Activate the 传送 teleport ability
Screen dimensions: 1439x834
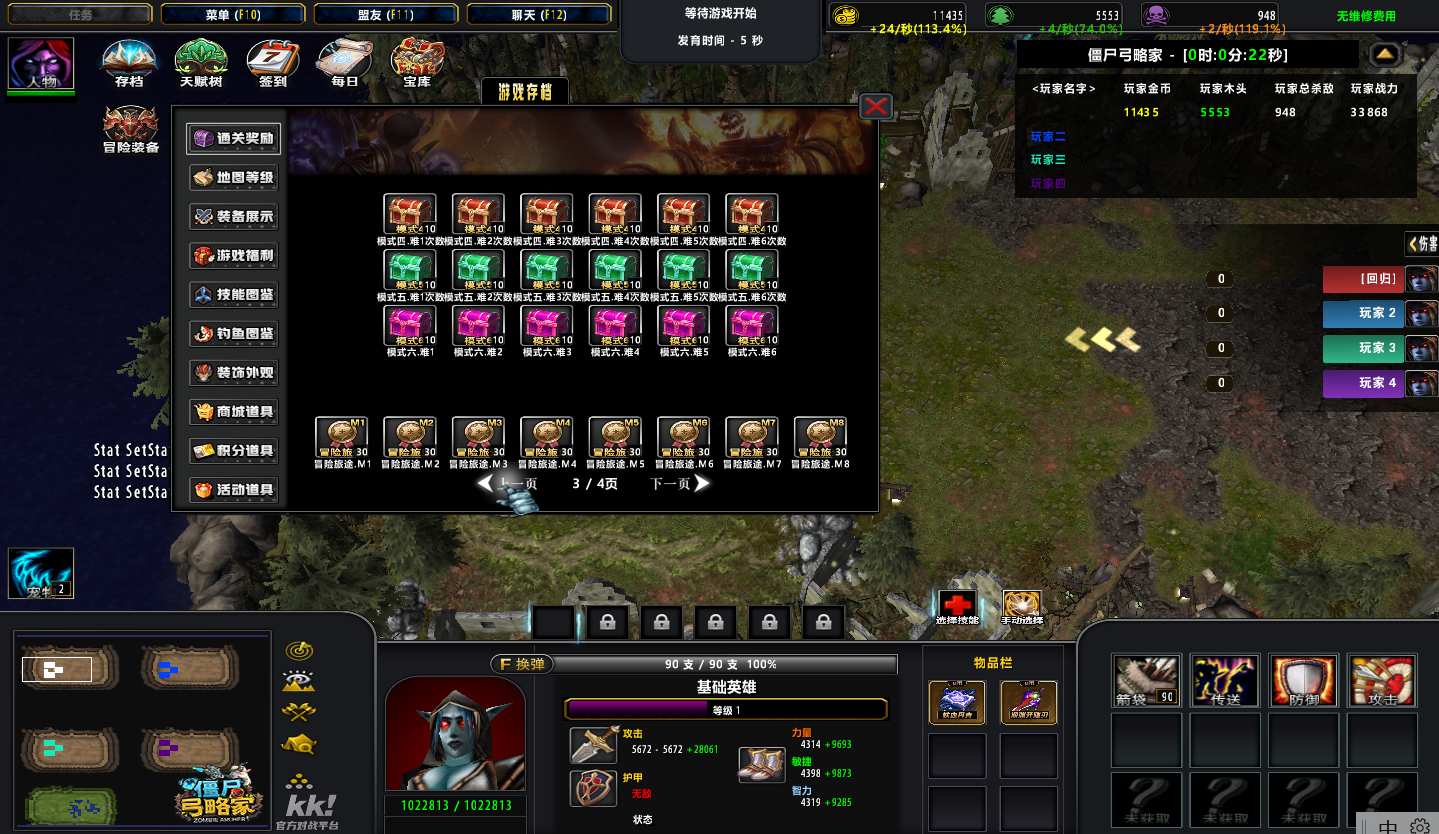pyautogui.click(x=1225, y=681)
